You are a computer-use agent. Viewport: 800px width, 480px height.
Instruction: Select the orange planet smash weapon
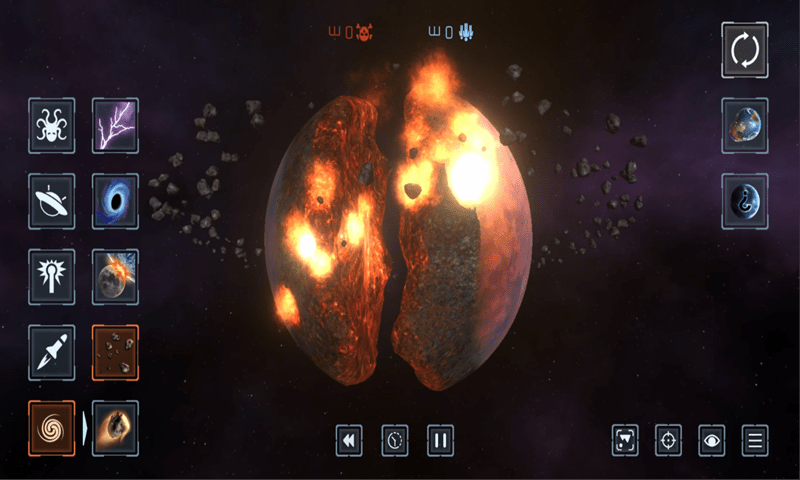click(x=115, y=428)
